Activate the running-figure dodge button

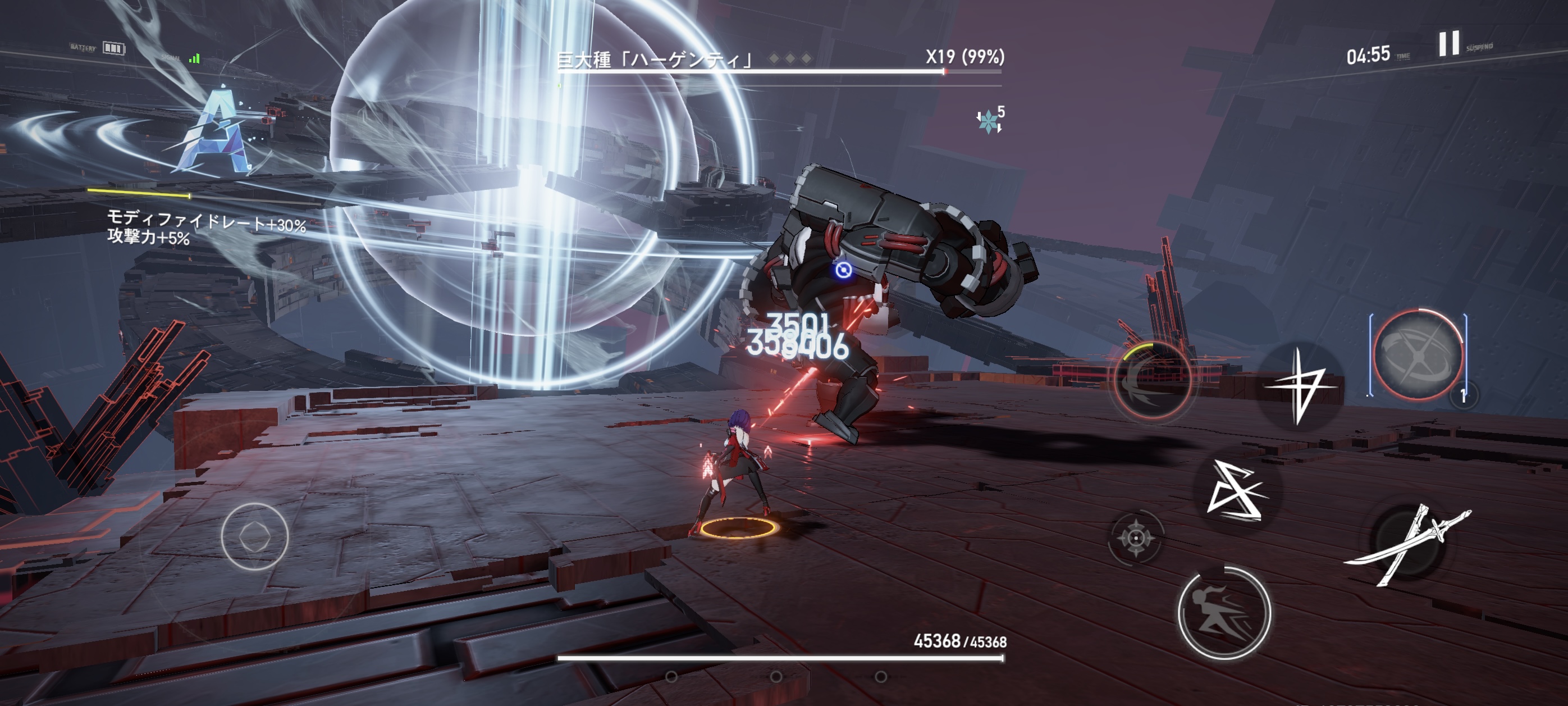point(1224,613)
